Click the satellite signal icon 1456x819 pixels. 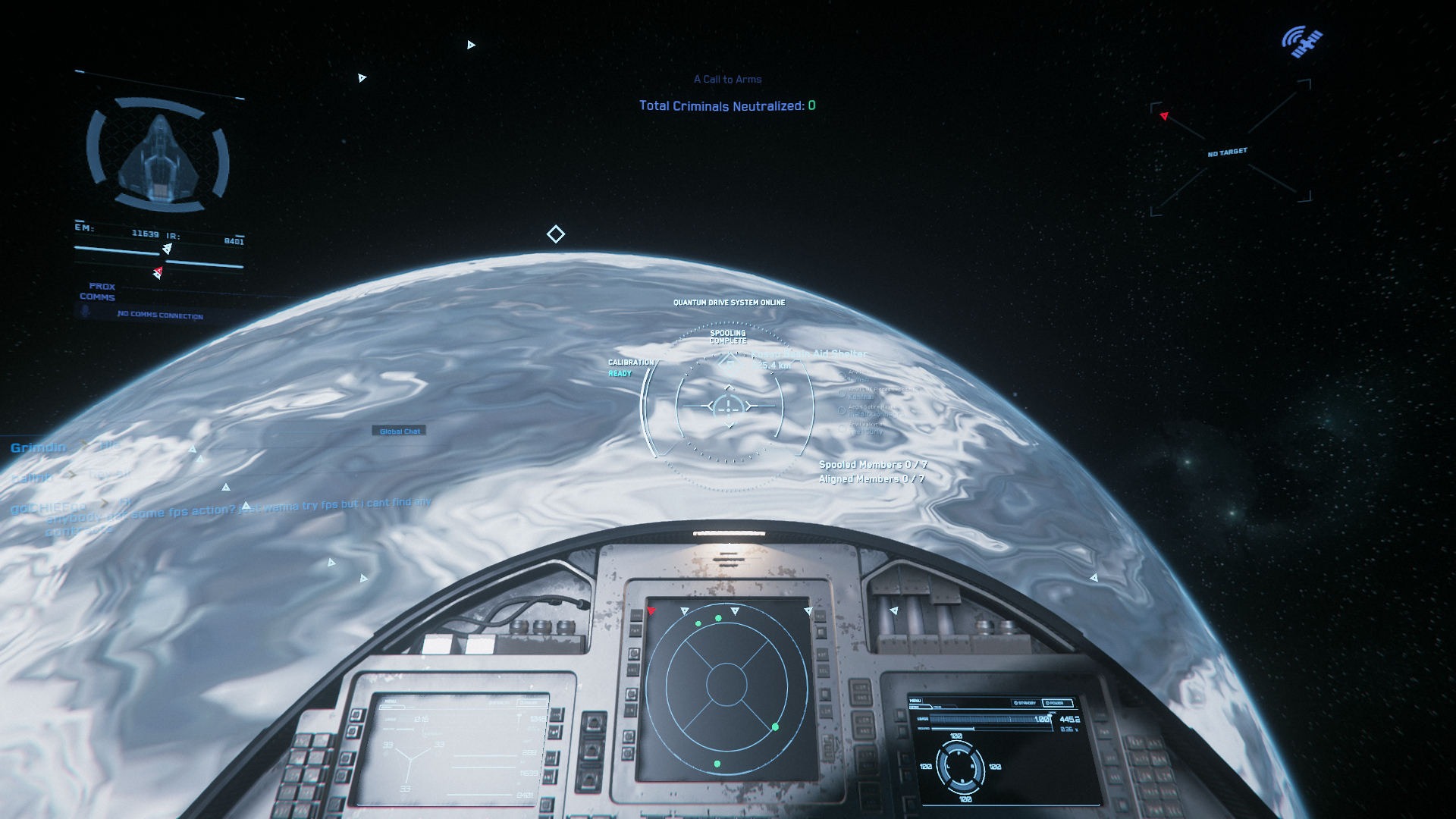tap(1302, 42)
